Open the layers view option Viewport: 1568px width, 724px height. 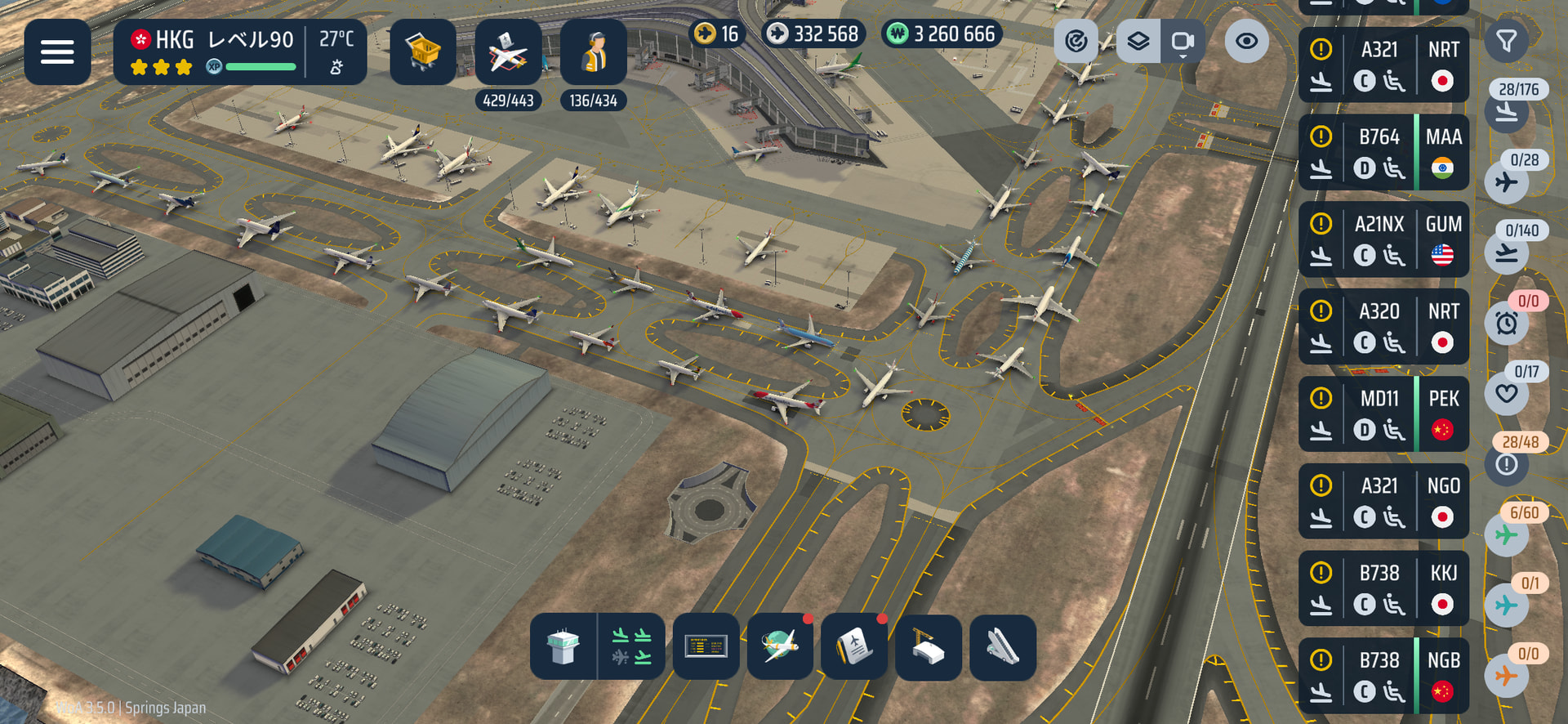(1138, 41)
